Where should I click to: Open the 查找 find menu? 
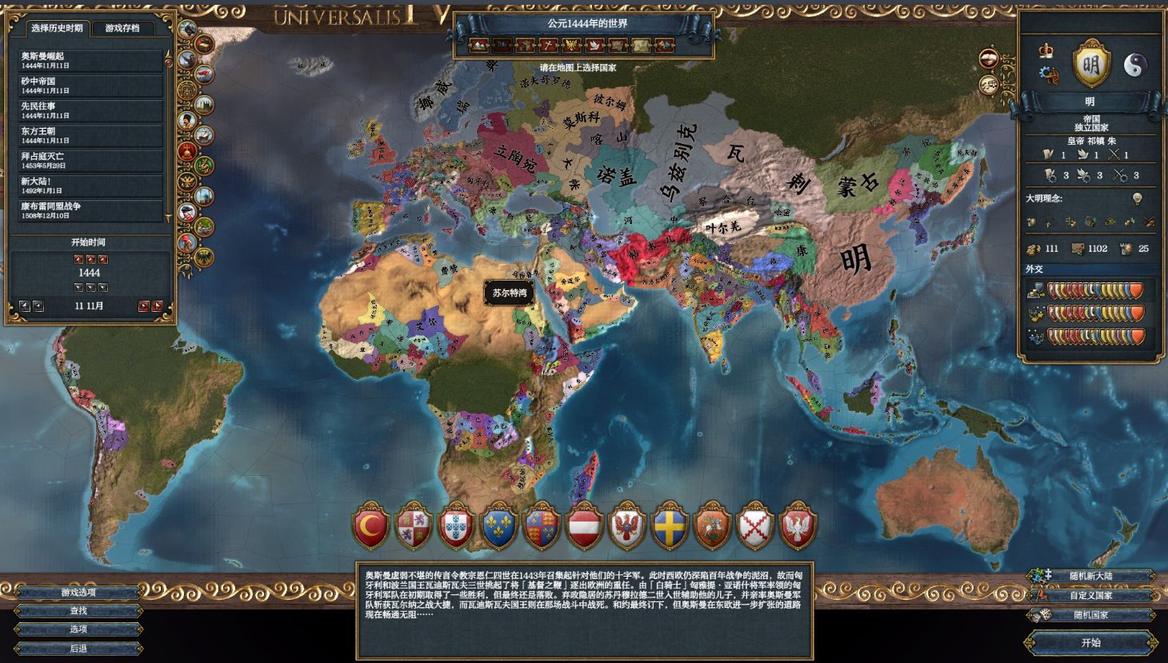pos(78,610)
